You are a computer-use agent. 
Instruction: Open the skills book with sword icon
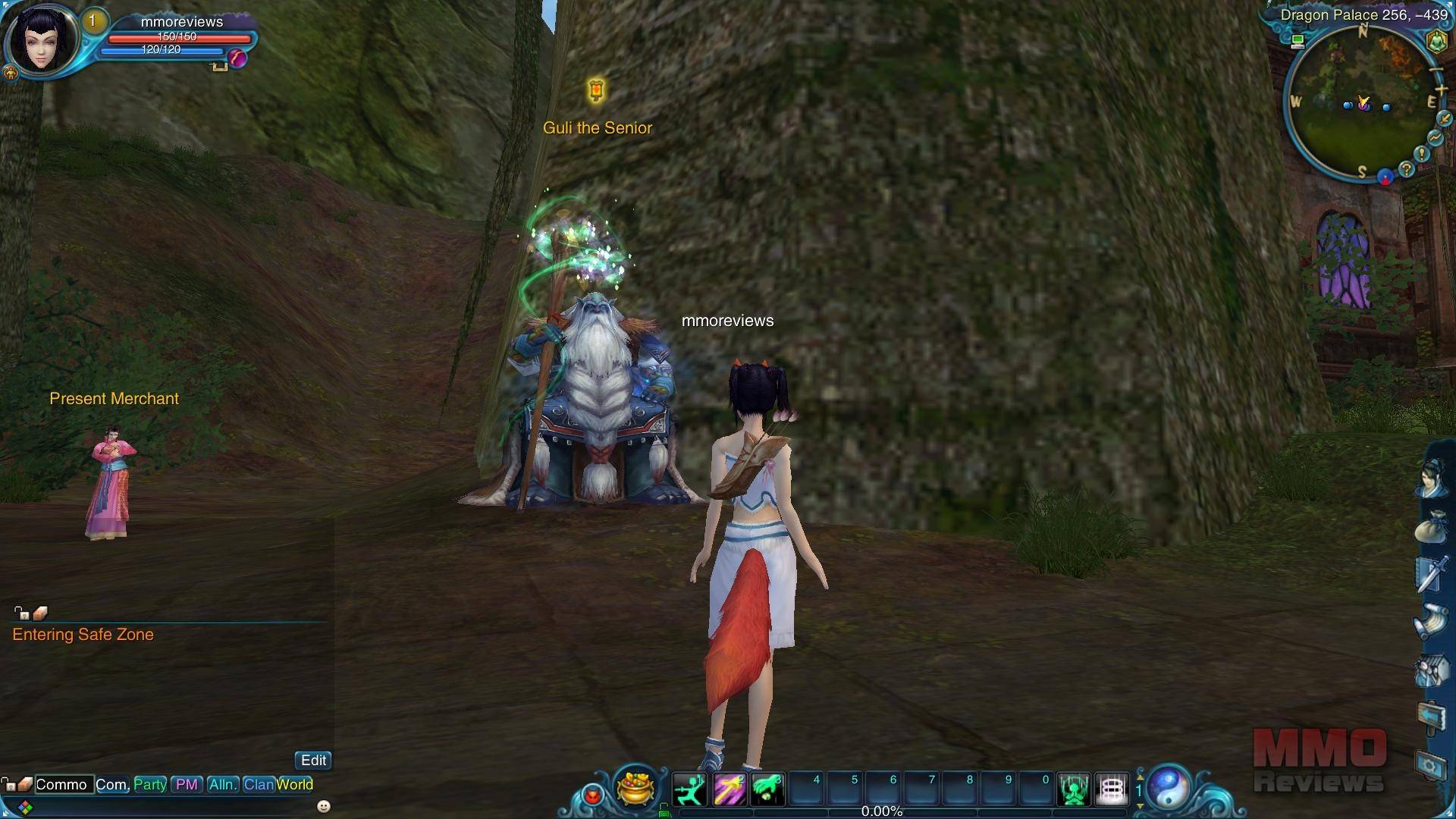[1431, 573]
